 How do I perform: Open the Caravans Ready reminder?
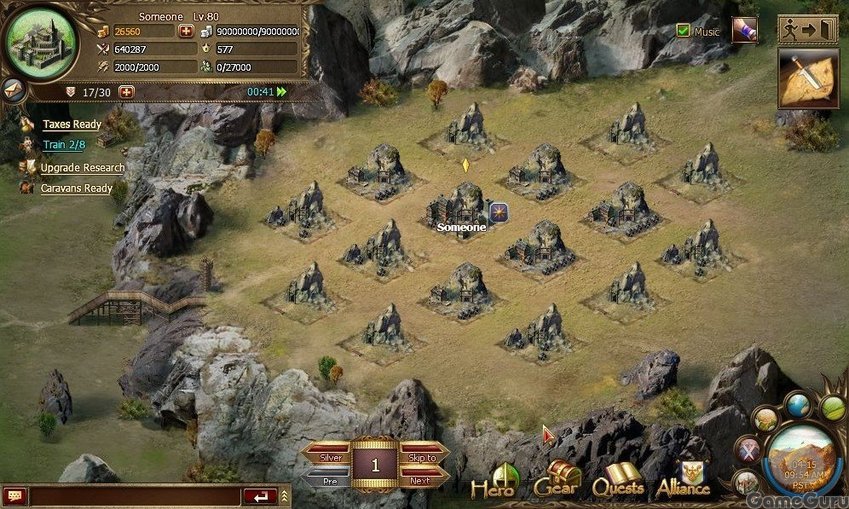(x=76, y=188)
